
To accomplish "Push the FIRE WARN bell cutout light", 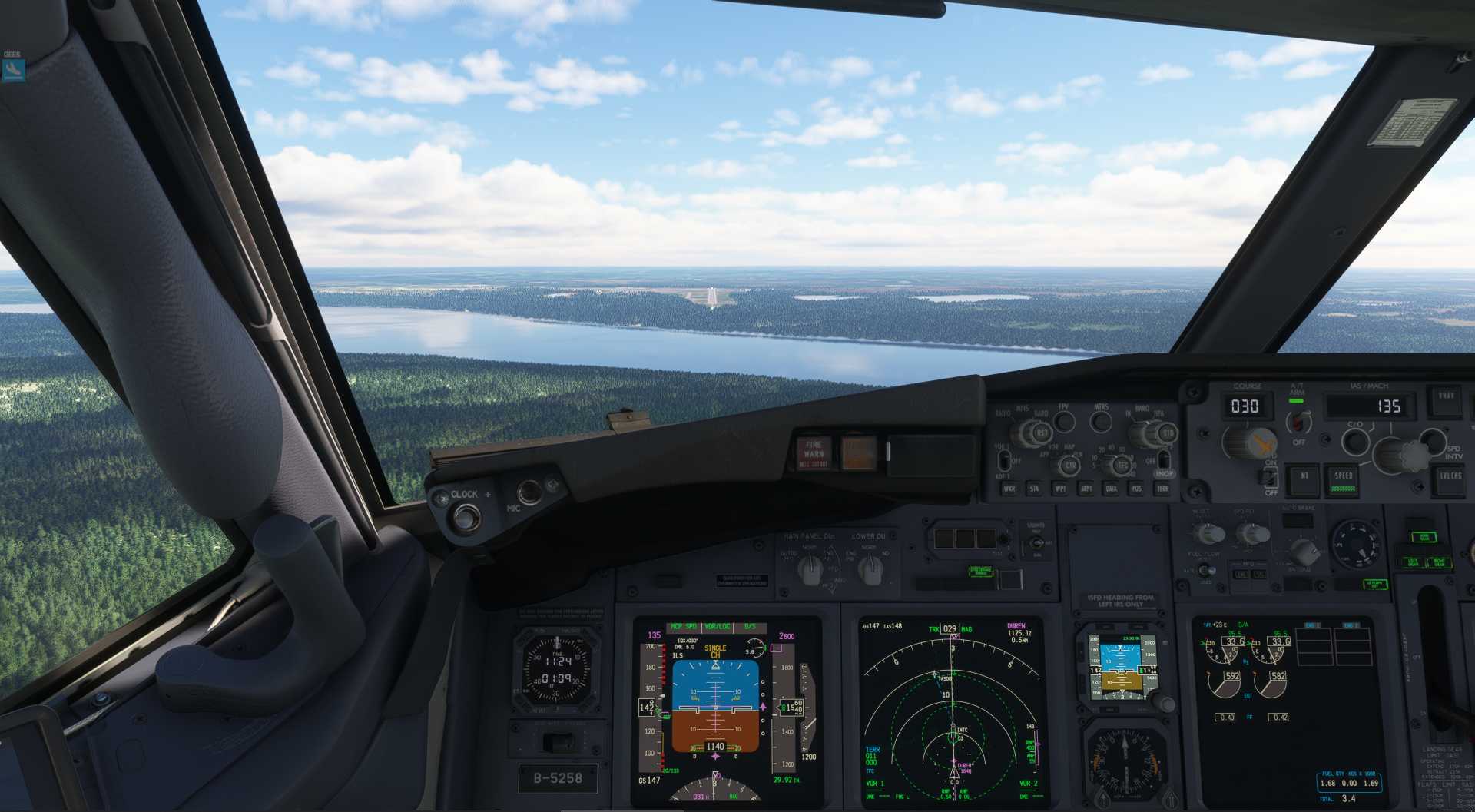I will [814, 453].
